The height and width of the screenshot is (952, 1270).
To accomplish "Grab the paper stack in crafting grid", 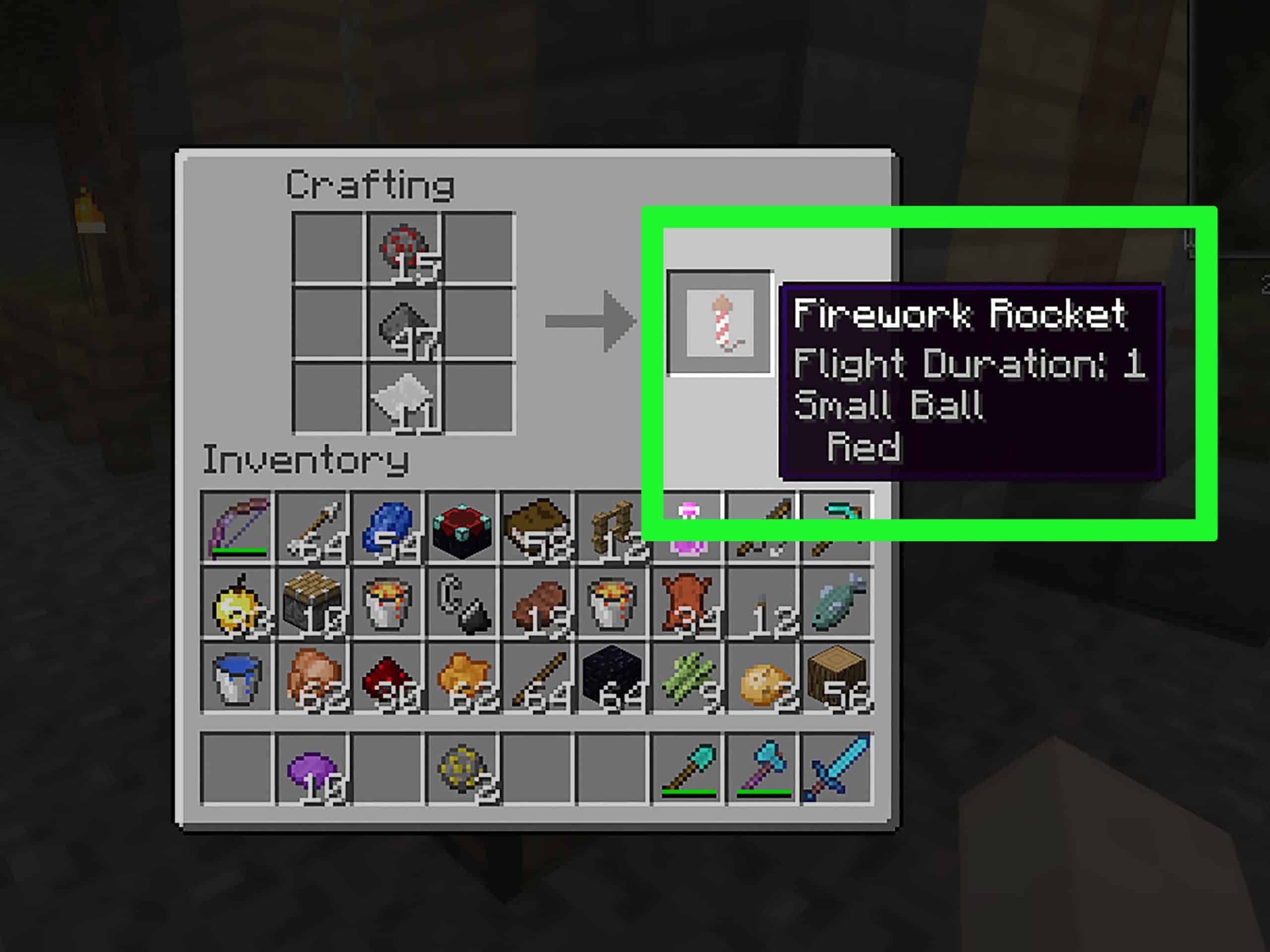I will click(404, 397).
